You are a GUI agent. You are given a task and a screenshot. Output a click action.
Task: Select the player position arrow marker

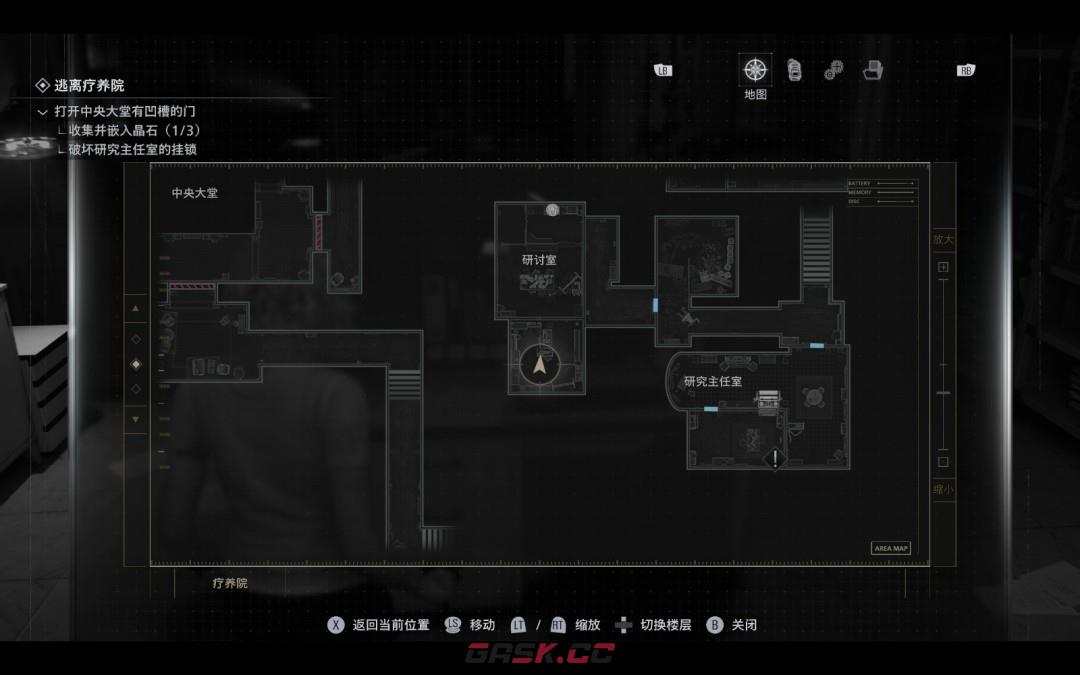540,365
